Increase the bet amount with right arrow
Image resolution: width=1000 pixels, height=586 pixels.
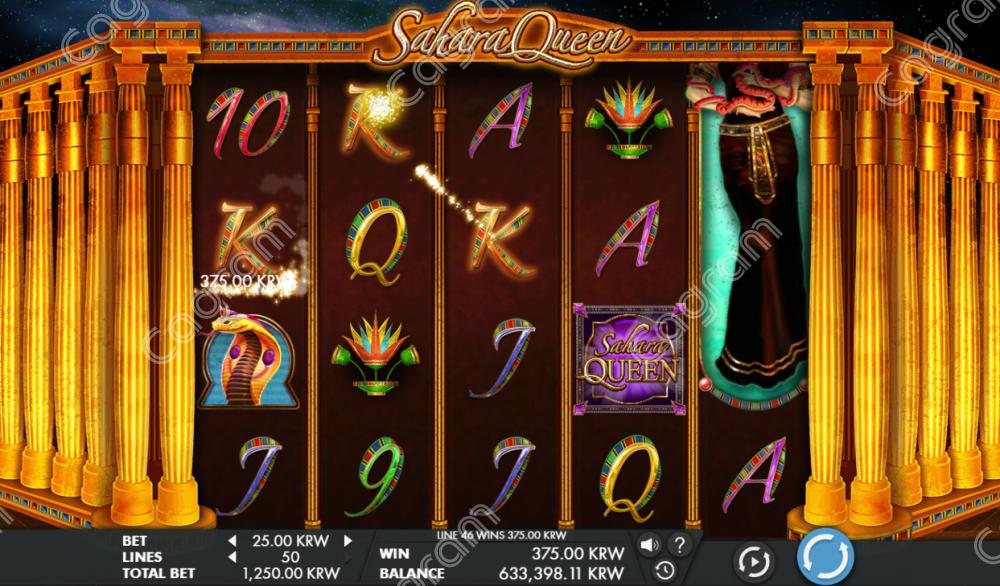(x=348, y=541)
